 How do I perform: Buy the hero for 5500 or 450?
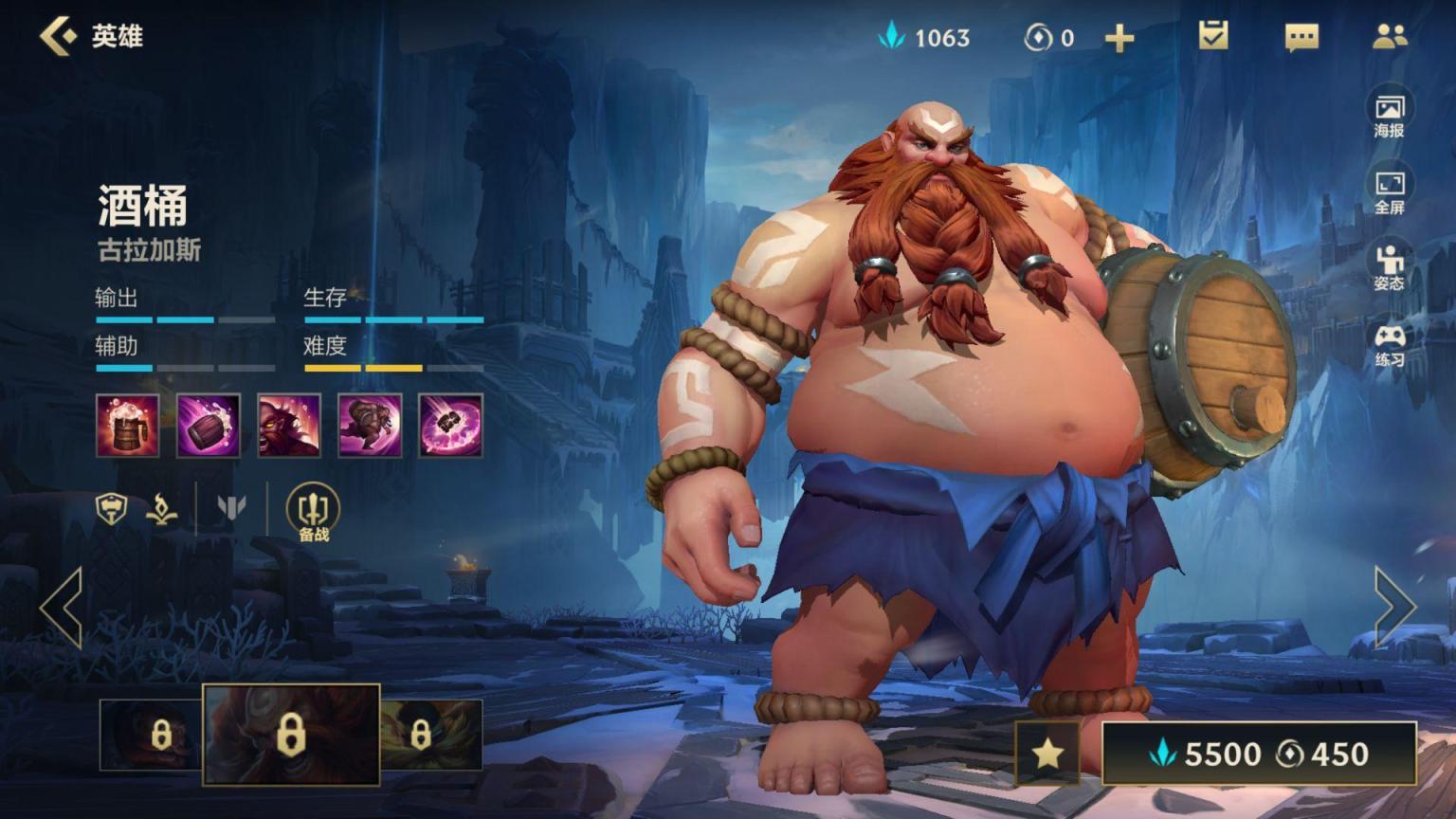coord(1259,754)
